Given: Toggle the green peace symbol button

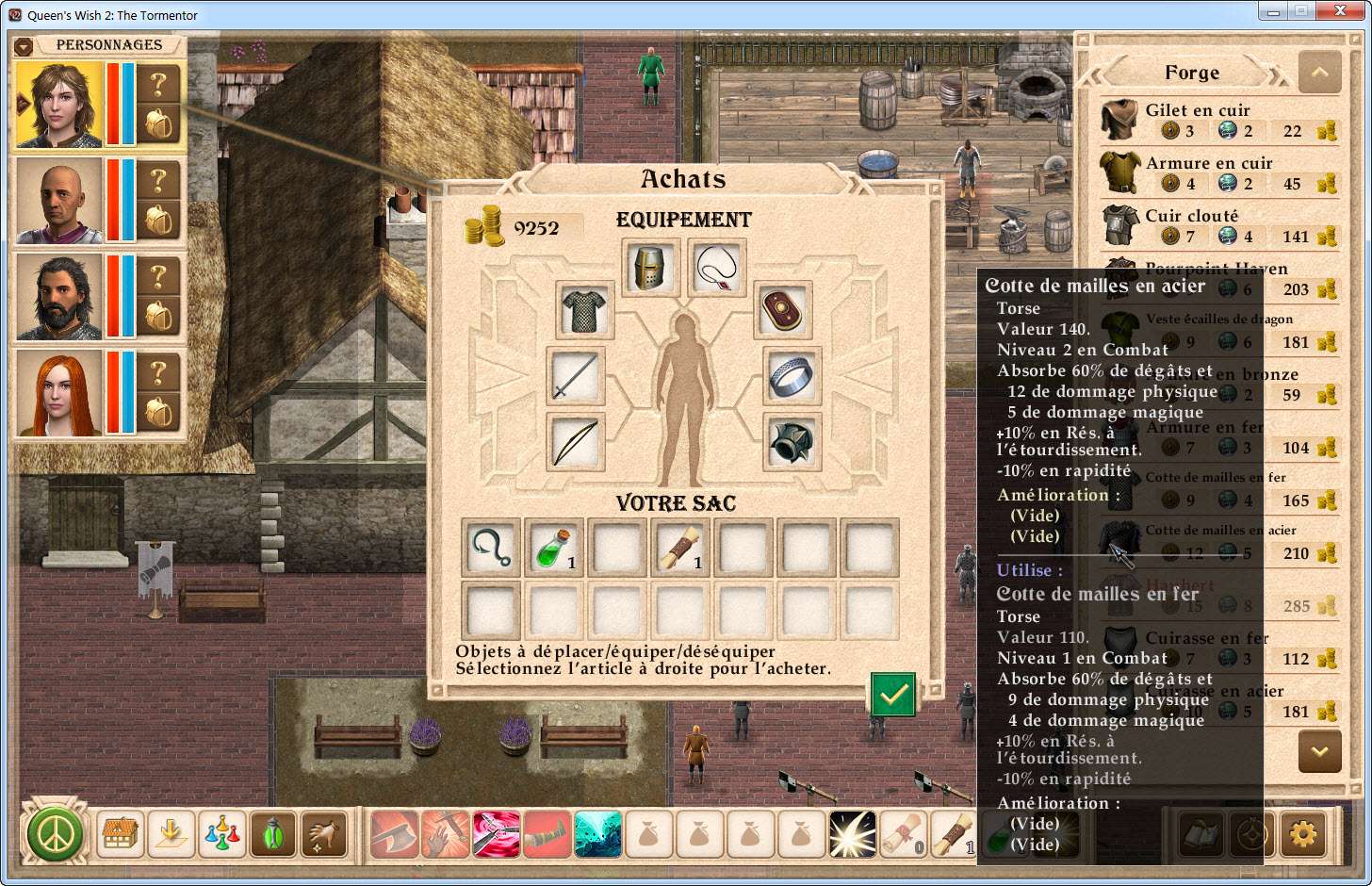Looking at the screenshot, I should point(55,834).
